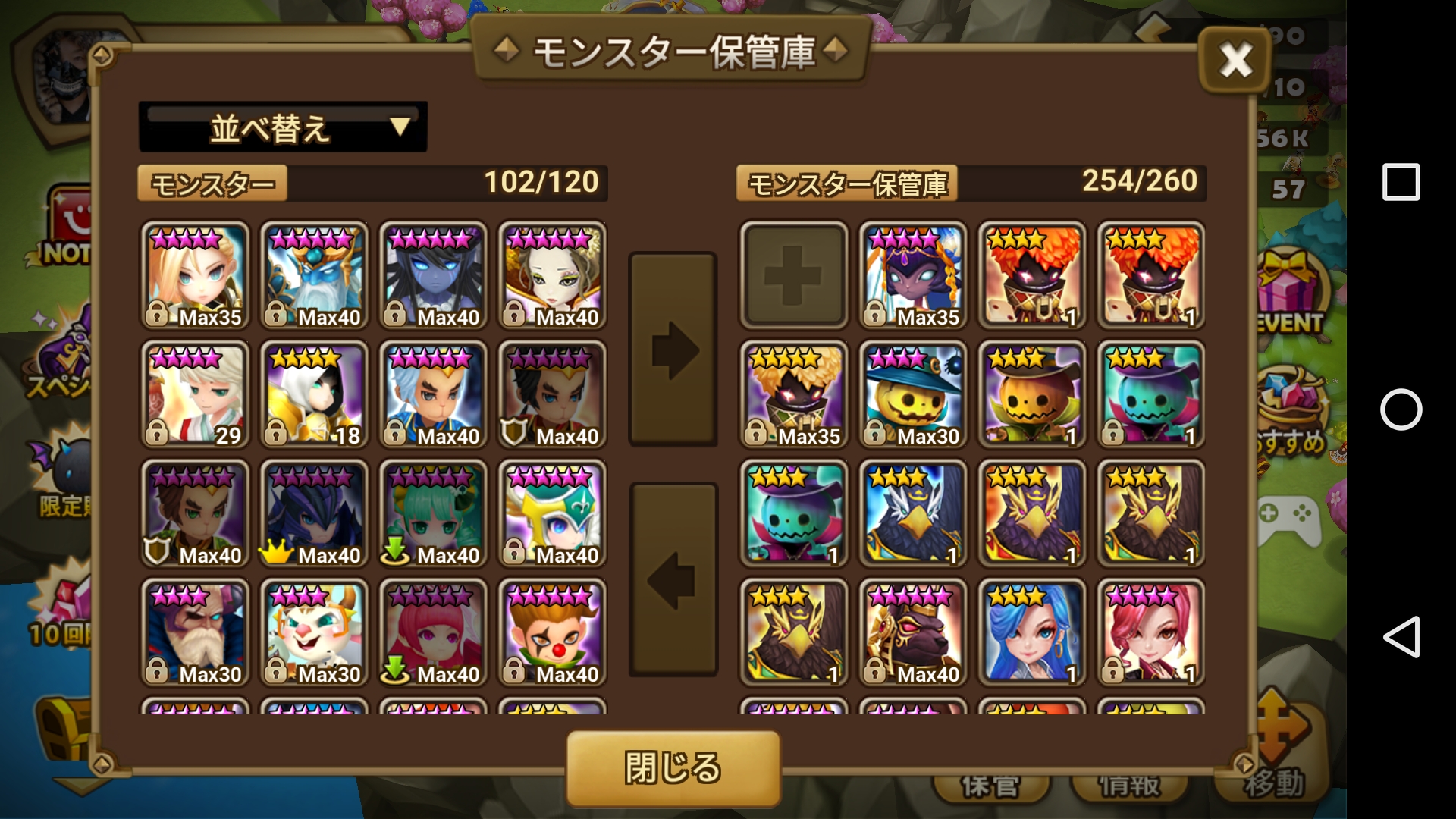1456x819 pixels.
Task: Open the 並べ替え sort dropdown
Action: 282,127
